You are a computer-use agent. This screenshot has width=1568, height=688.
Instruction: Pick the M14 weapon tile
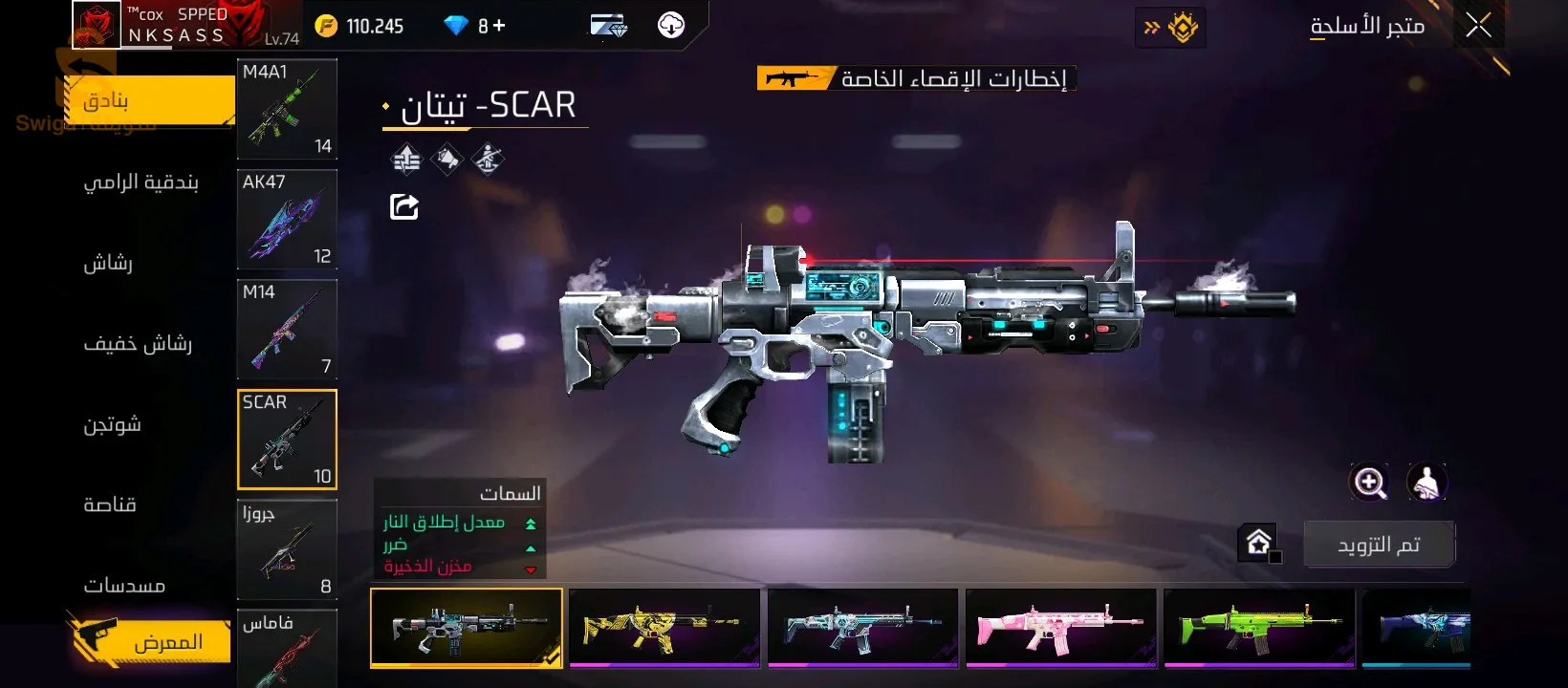(x=287, y=329)
